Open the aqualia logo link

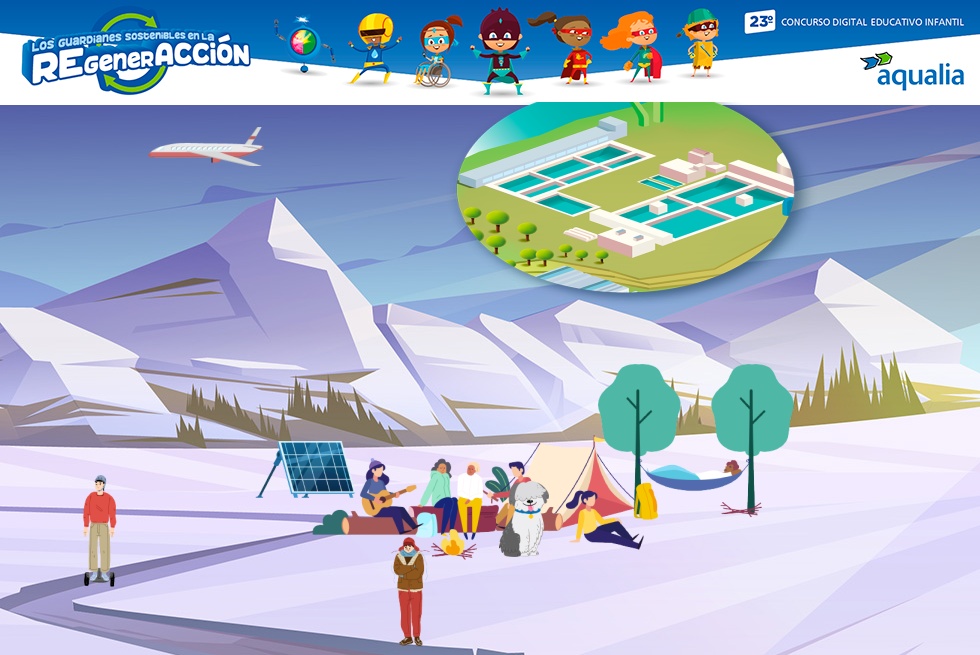click(x=911, y=70)
